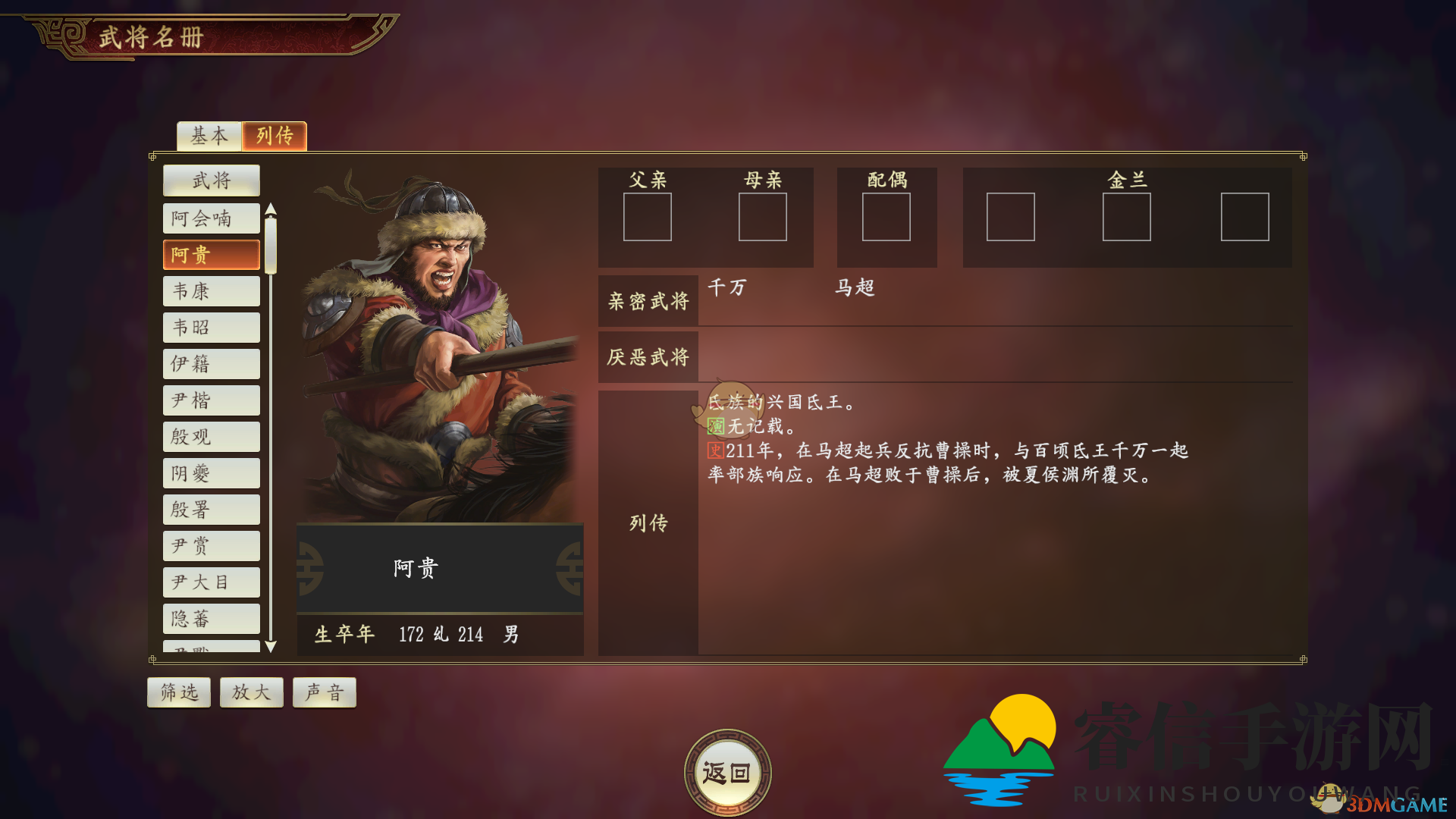The height and width of the screenshot is (819, 1456).
Task: Select 韦康 from the officer list
Action: [x=211, y=290]
